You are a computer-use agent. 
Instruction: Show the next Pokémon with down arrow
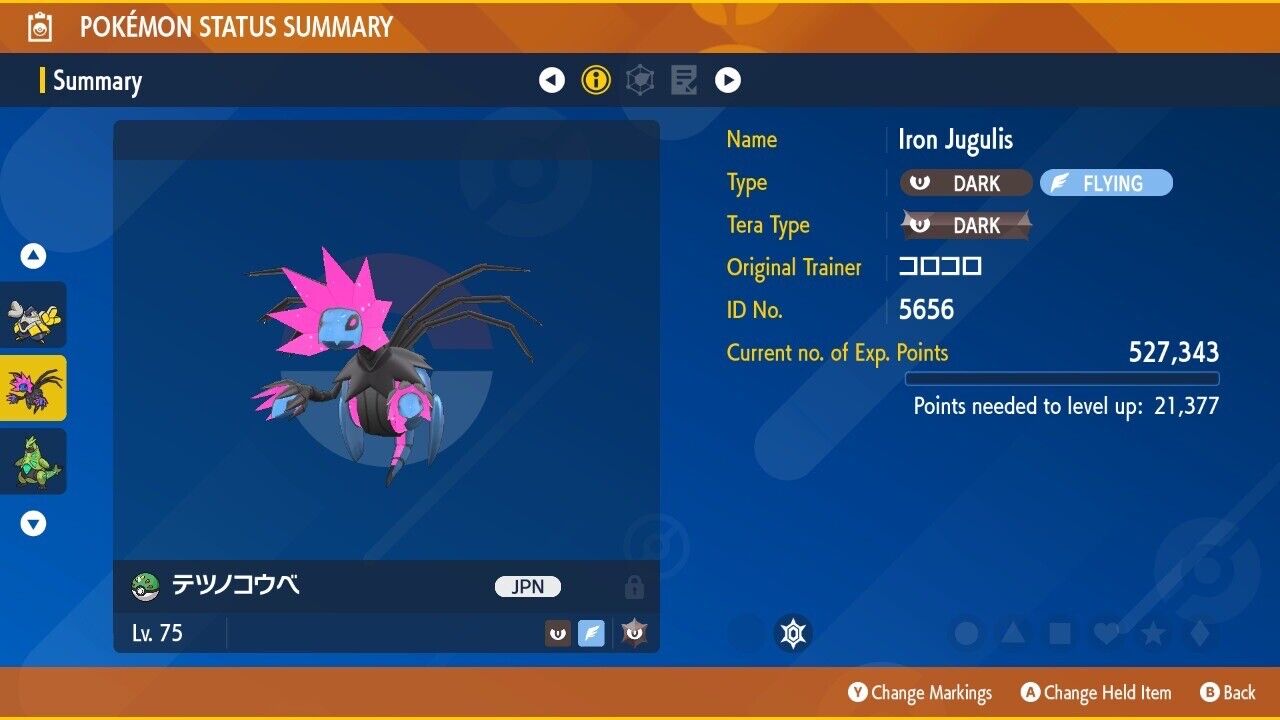(x=34, y=523)
